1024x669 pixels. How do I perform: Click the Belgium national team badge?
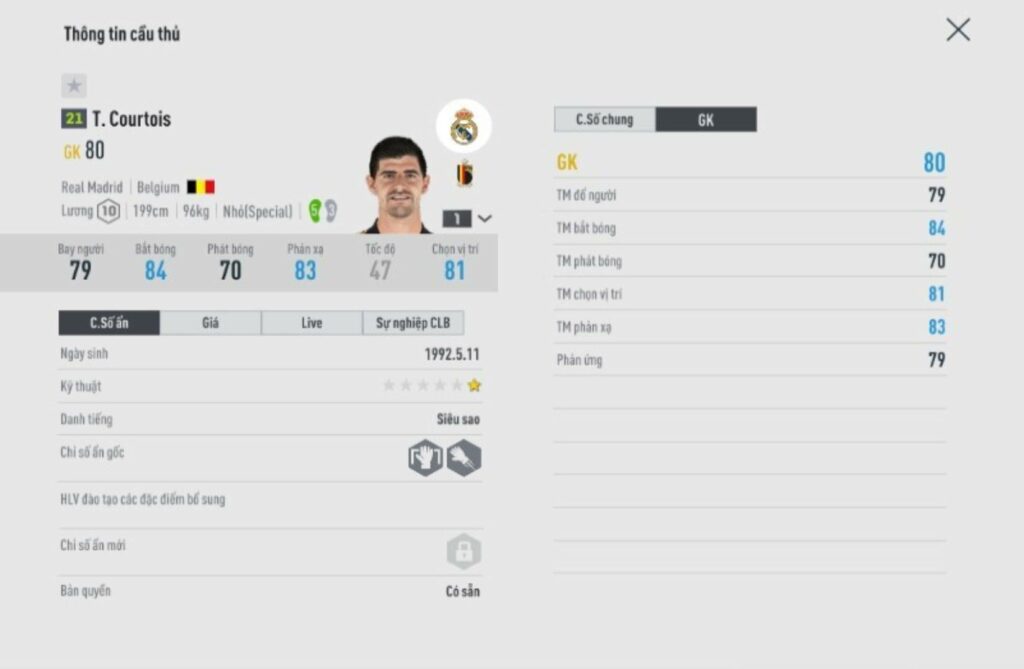click(464, 174)
